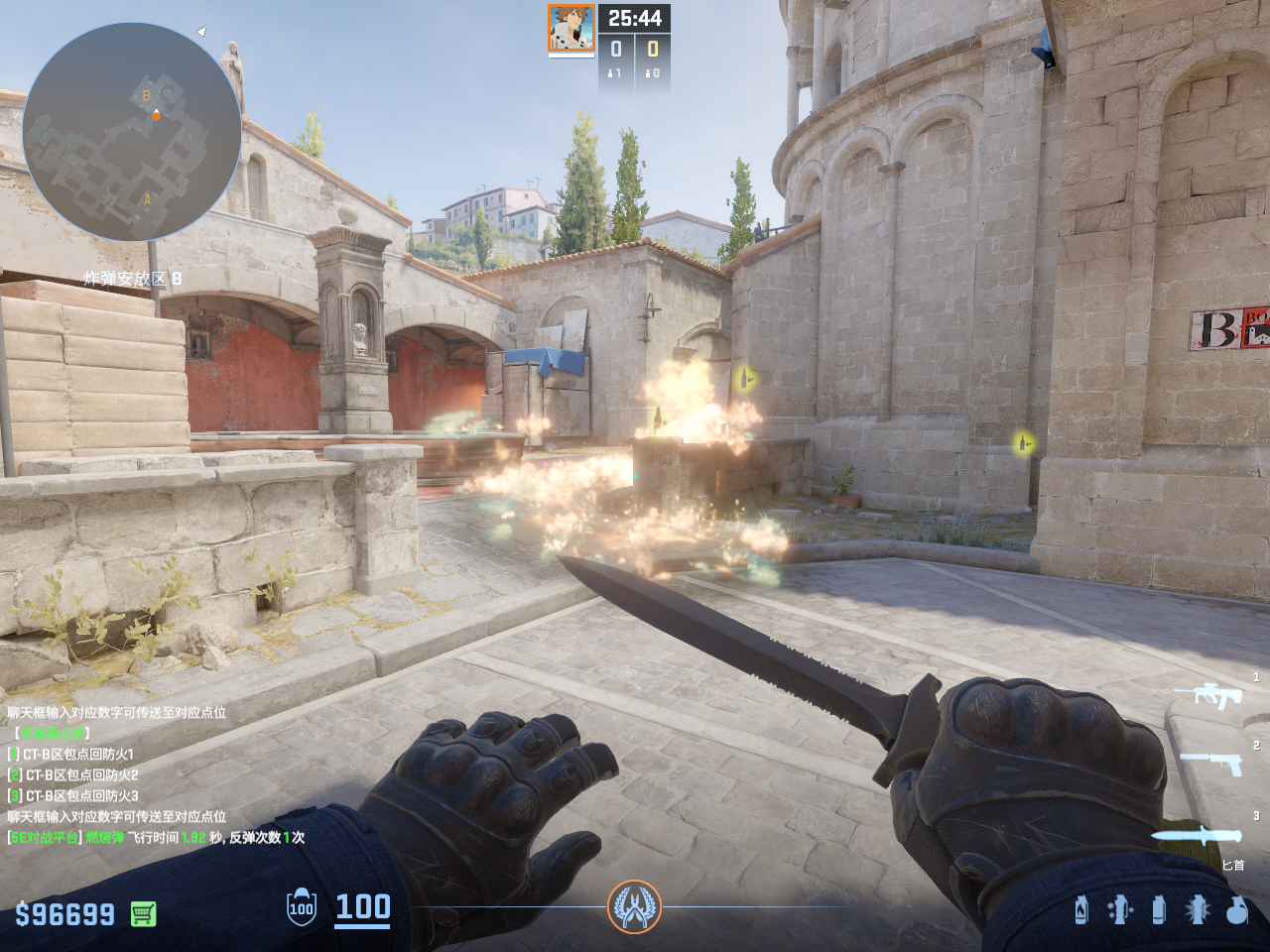Click the circular radar minimap
This screenshot has width=1270, height=952.
coord(131,132)
